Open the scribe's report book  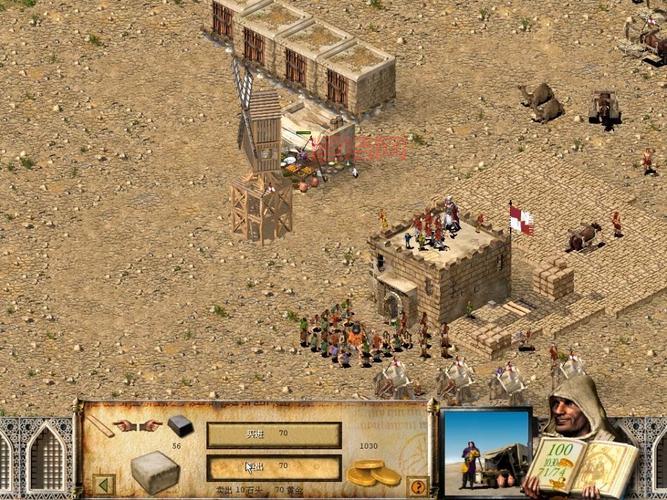(582, 465)
